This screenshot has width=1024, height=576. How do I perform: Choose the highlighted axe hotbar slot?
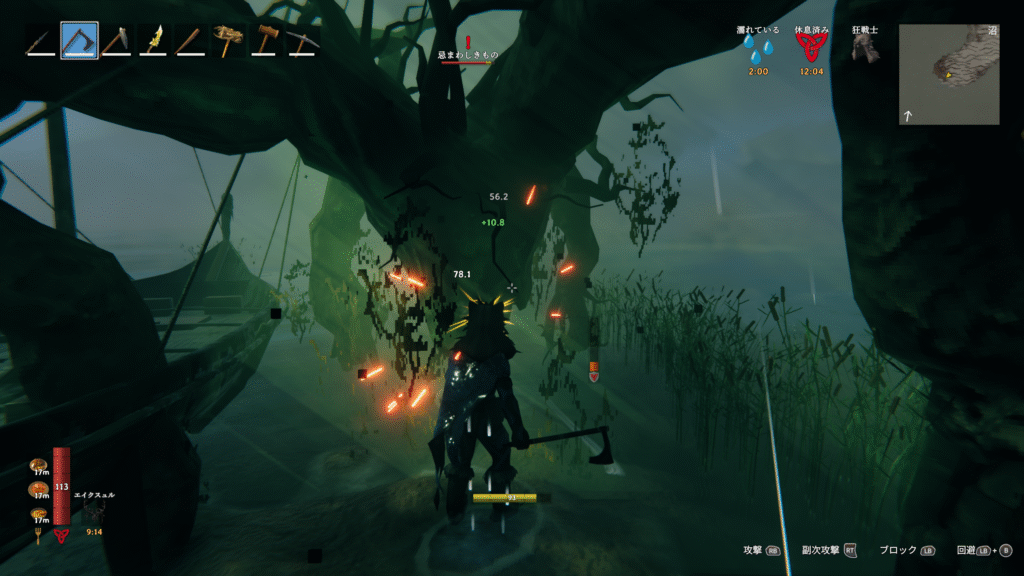click(x=79, y=41)
